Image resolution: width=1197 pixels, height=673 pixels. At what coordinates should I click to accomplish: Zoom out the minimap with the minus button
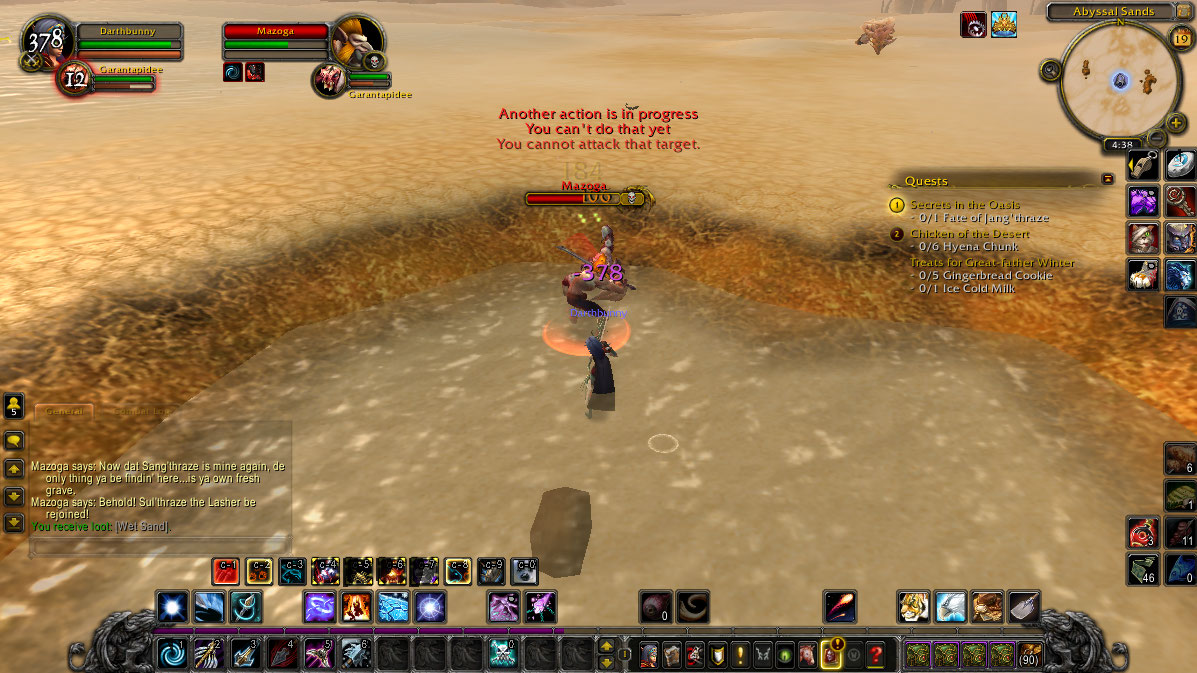[1156, 137]
